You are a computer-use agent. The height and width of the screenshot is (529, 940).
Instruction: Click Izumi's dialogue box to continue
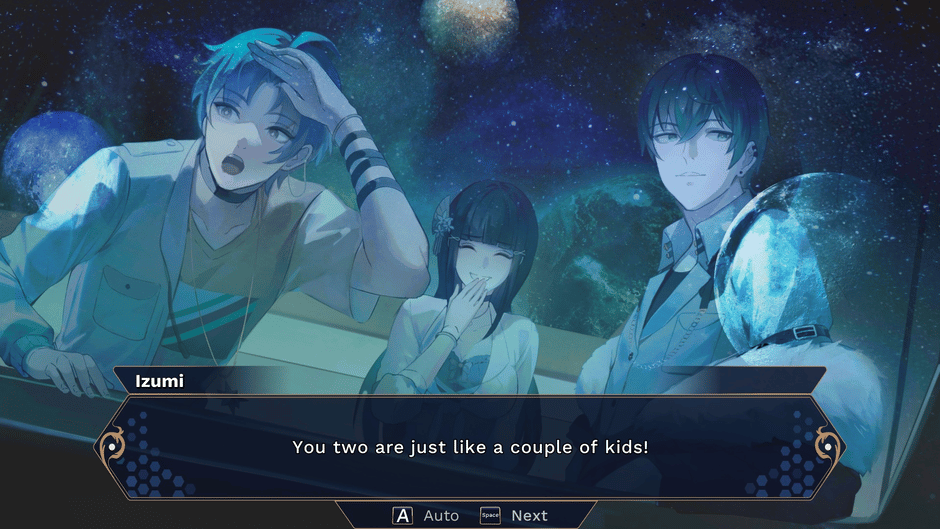tap(470, 447)
